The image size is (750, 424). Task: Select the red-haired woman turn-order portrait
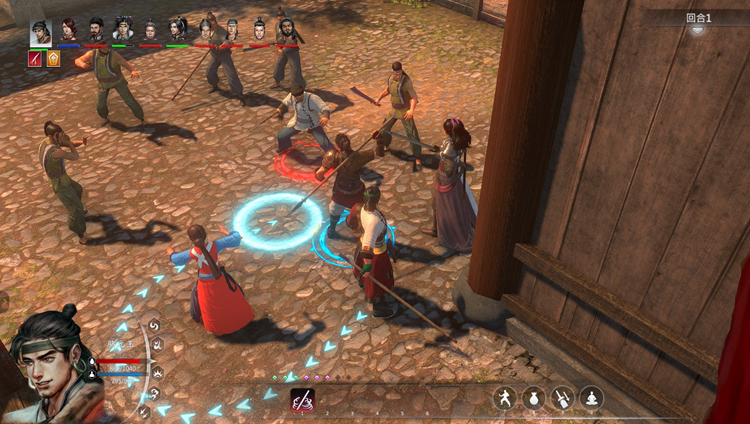click(x=68, y=30)
